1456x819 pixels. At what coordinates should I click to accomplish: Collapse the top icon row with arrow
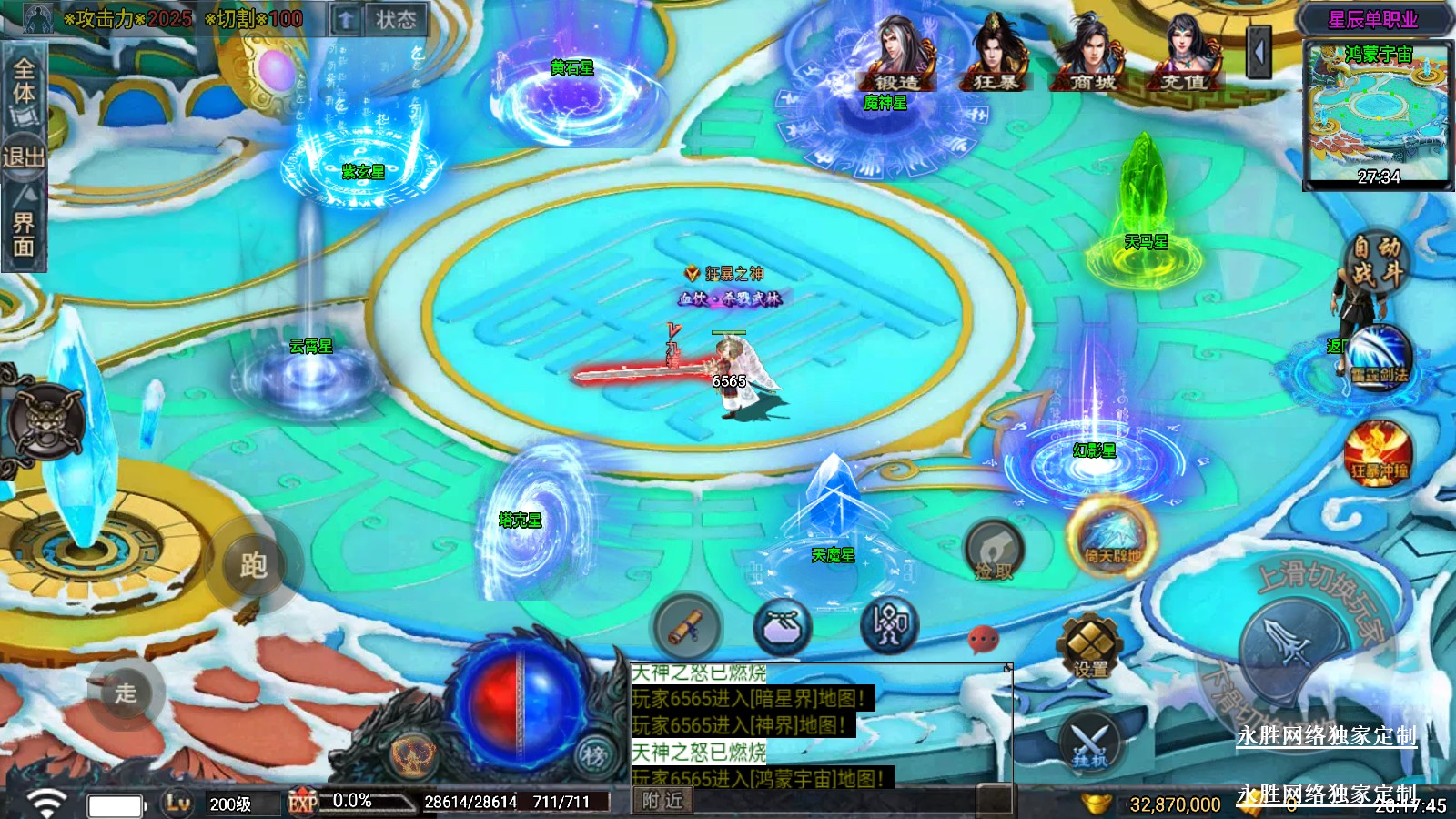pyautogui.click(x=1259, y=53)
